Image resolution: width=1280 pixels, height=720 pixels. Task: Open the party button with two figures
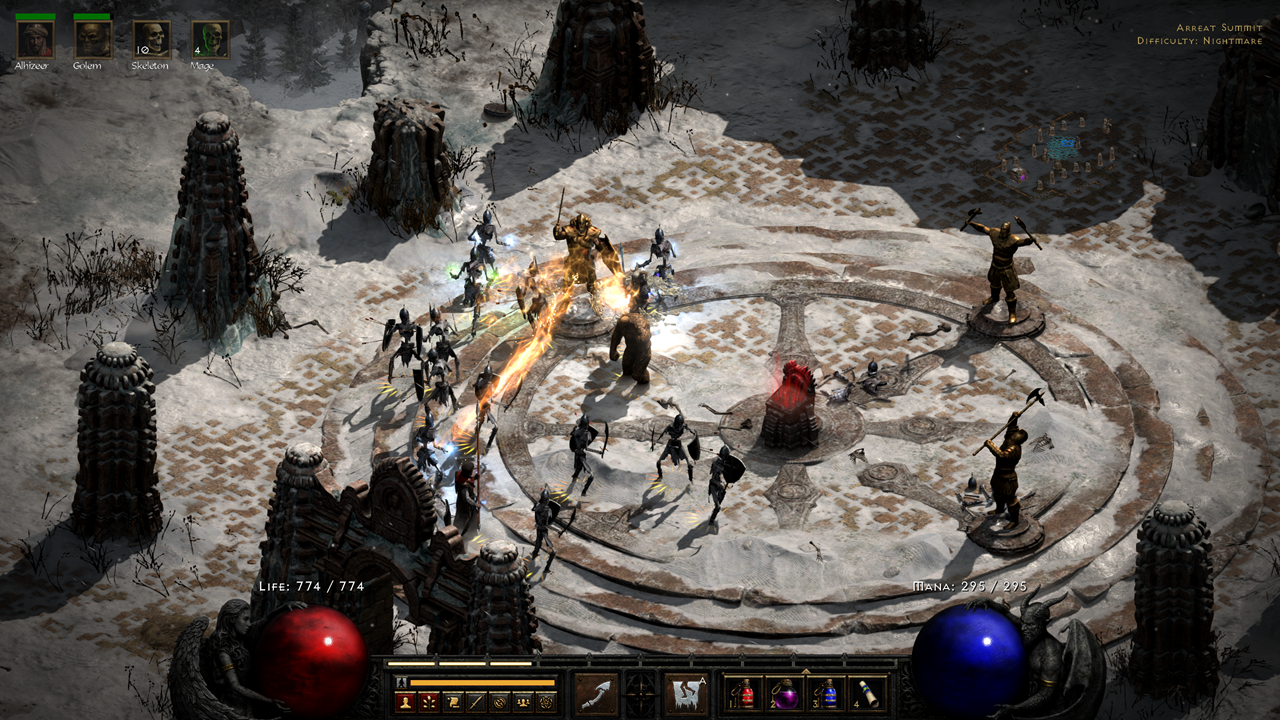[x=523, y=702]
